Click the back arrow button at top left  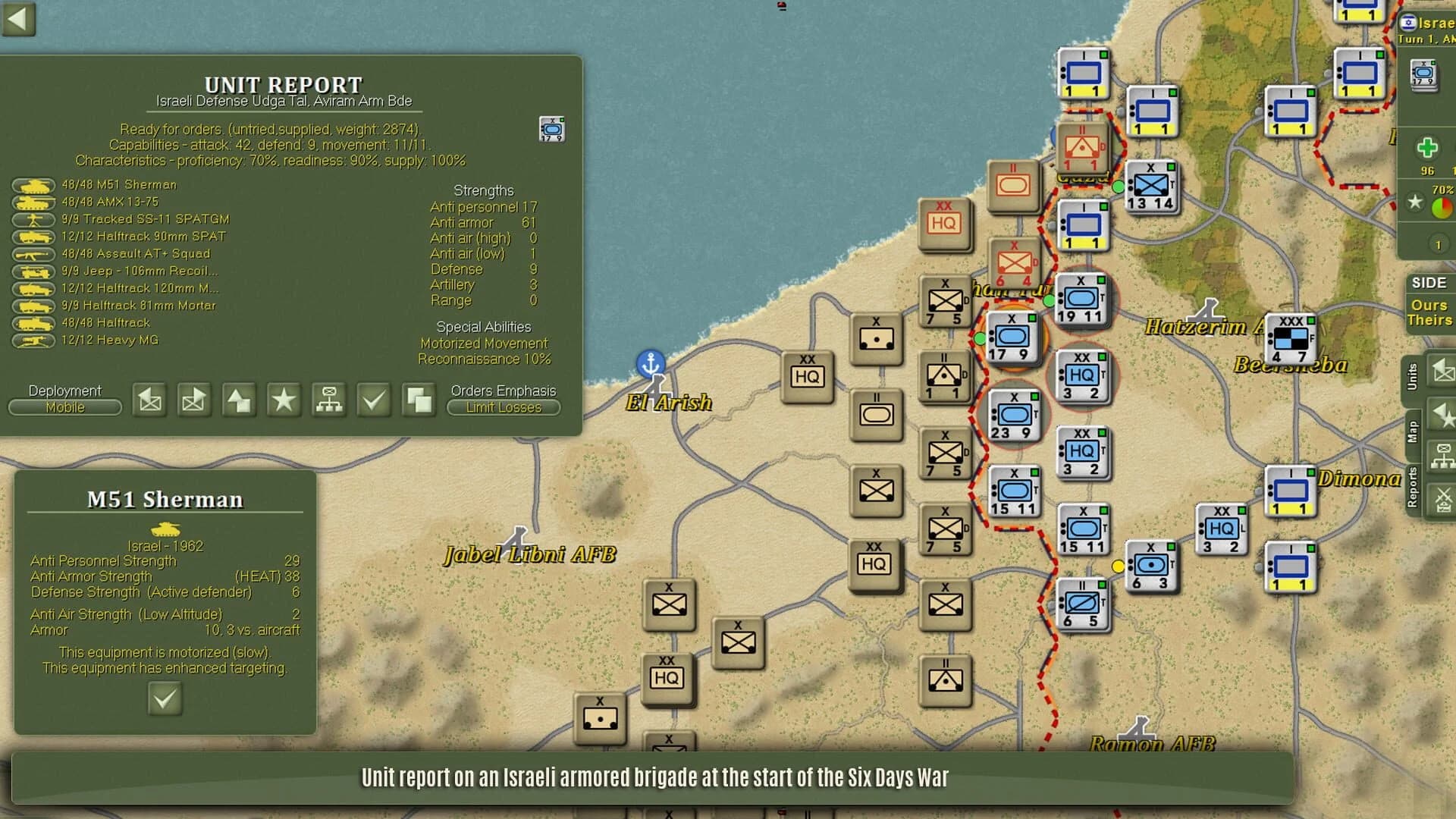[x=19, y=20]
